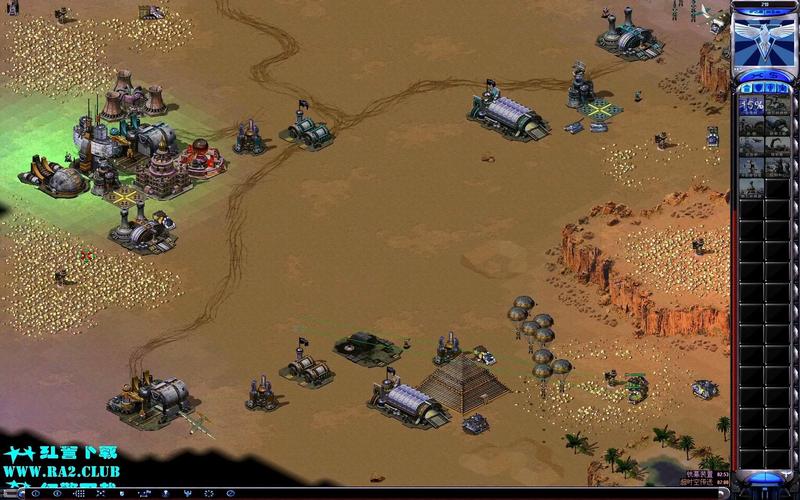
Task: Open the defenses build tab
Action: pos(758,88)
